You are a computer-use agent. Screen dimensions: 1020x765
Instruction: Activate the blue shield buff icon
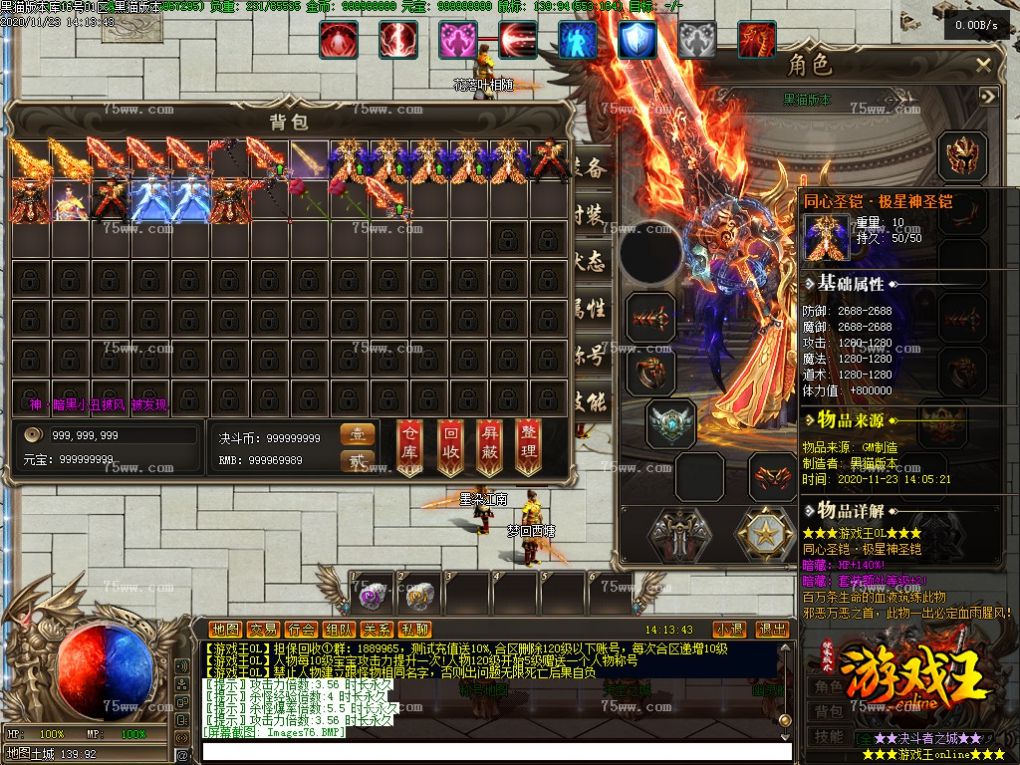636,40
